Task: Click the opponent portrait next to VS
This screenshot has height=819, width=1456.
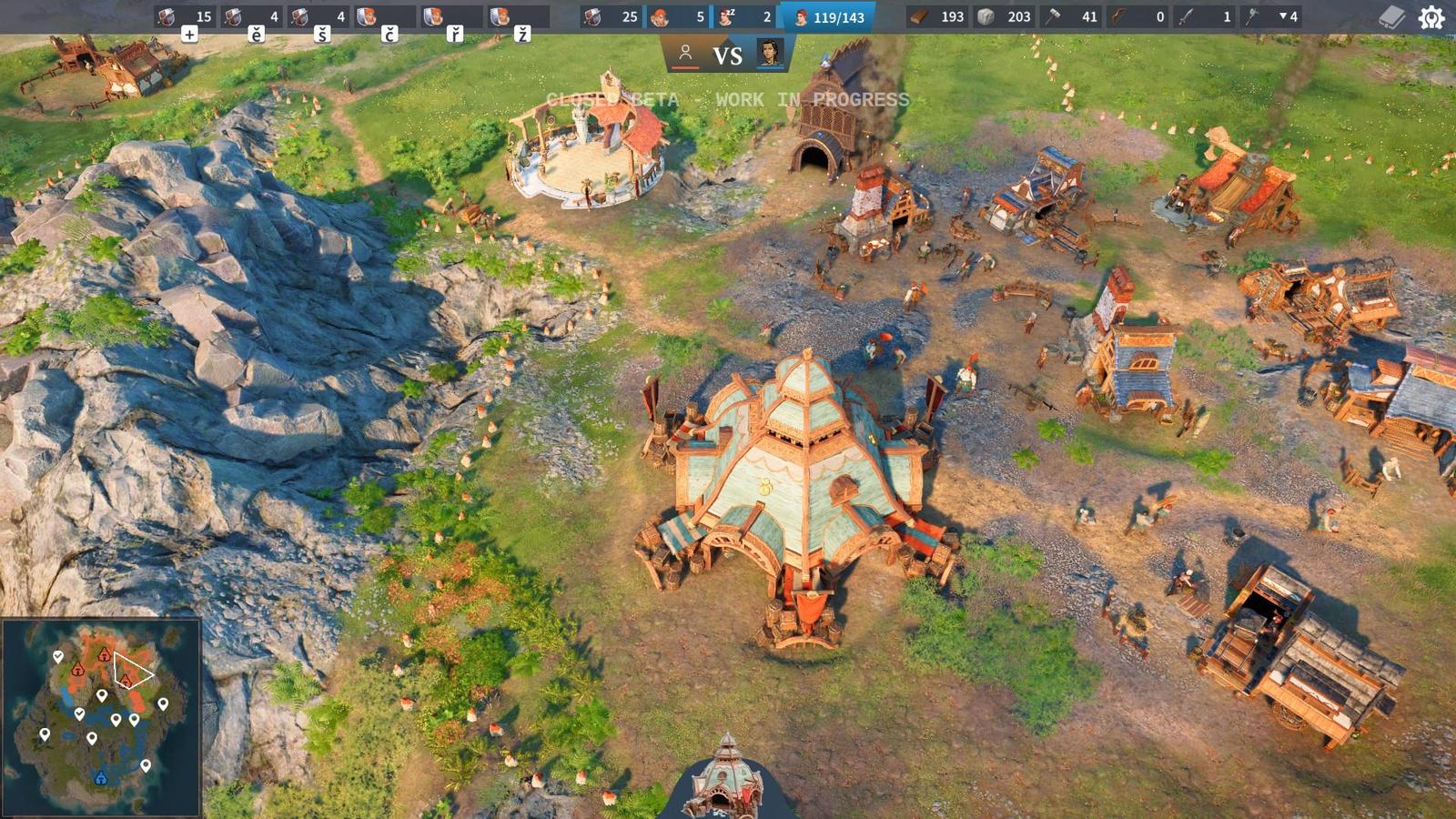Action: coord(771,54)
